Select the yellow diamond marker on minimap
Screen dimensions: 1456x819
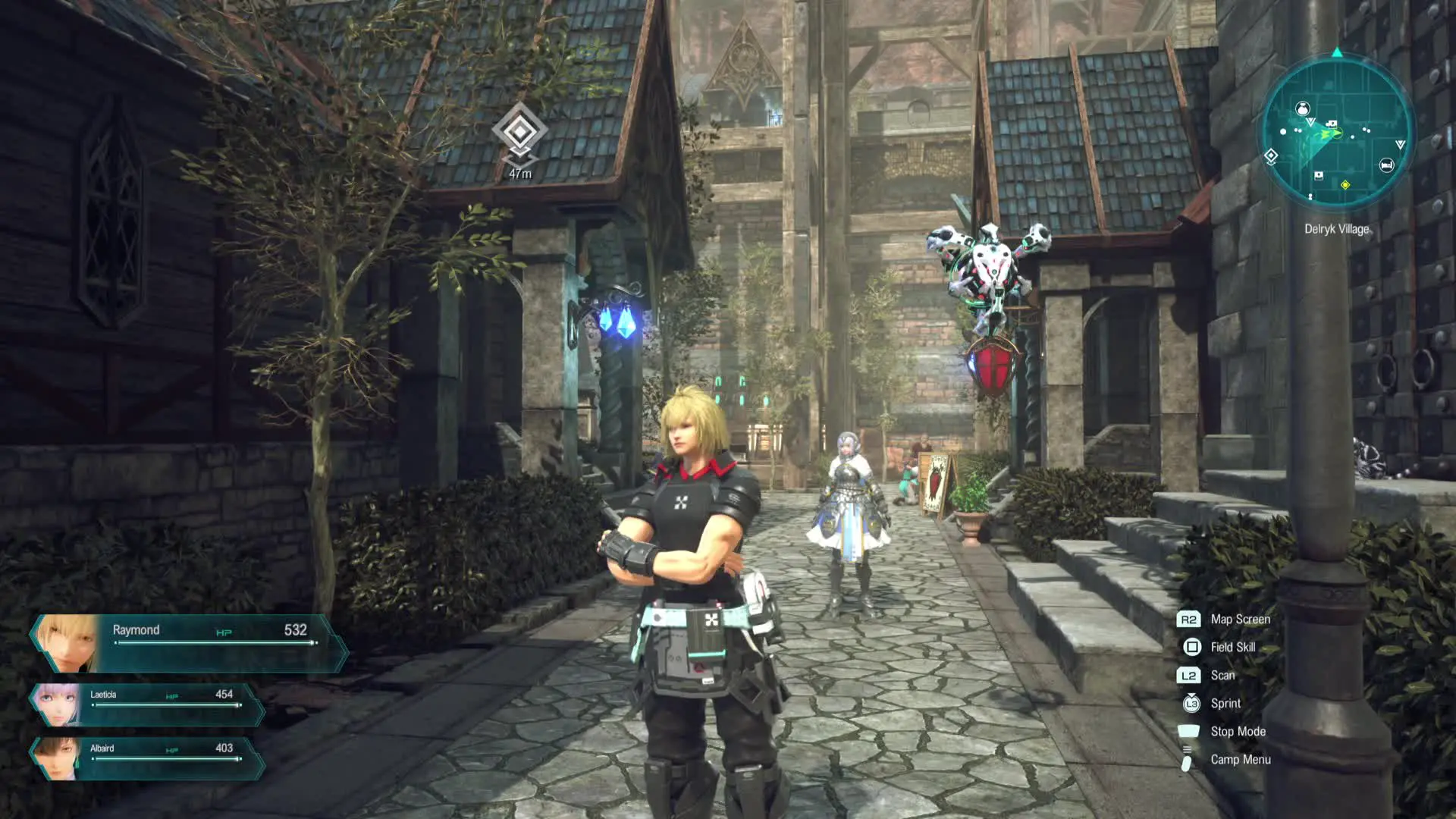(x=1345, y=185)
